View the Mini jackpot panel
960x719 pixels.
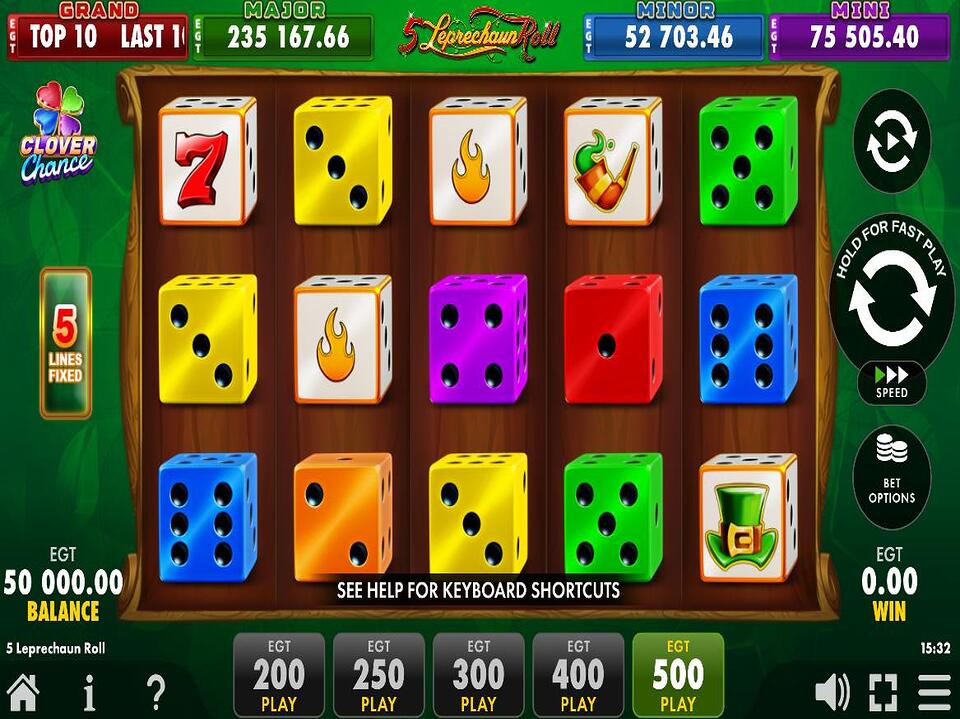(x=859, y=36)
